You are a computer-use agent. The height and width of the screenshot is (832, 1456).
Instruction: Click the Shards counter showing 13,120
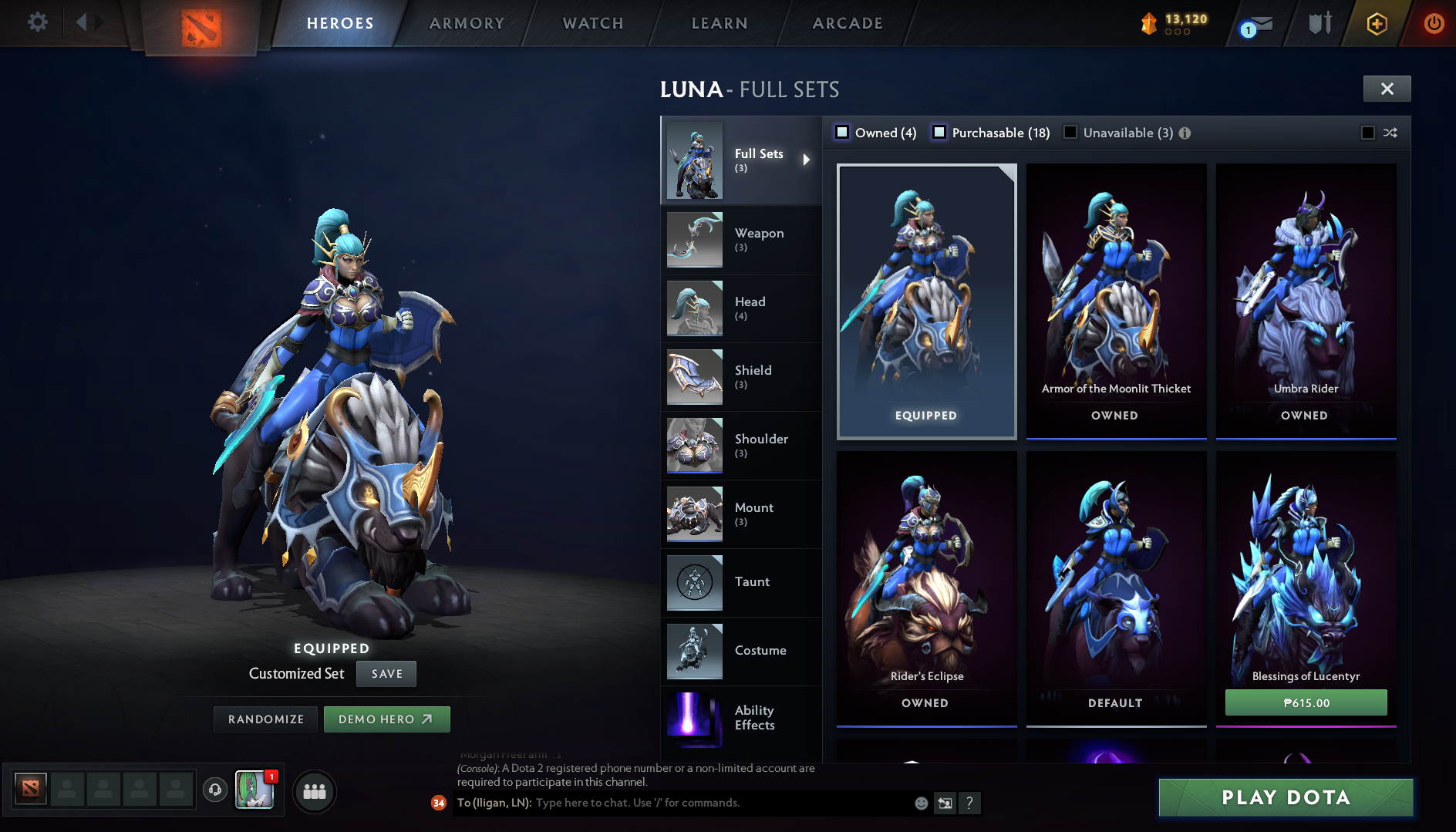tap(1173, 23)
